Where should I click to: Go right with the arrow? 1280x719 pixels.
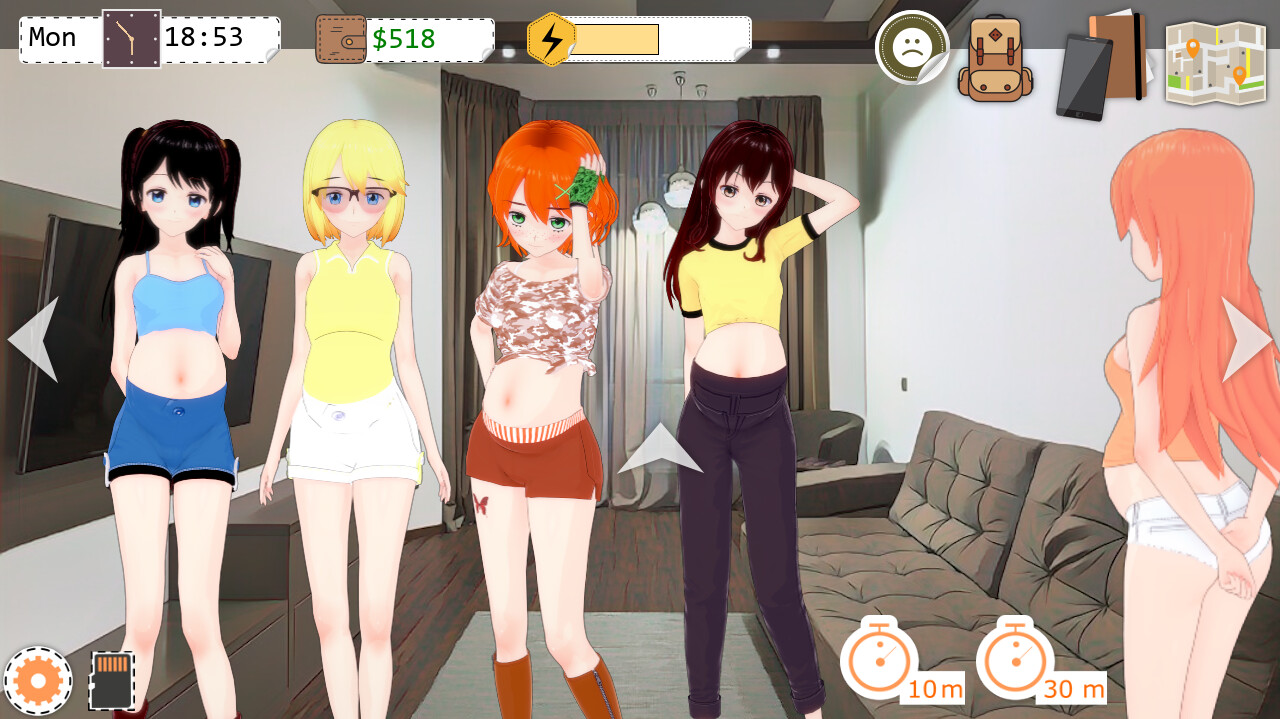click(x=1245, y=339)
